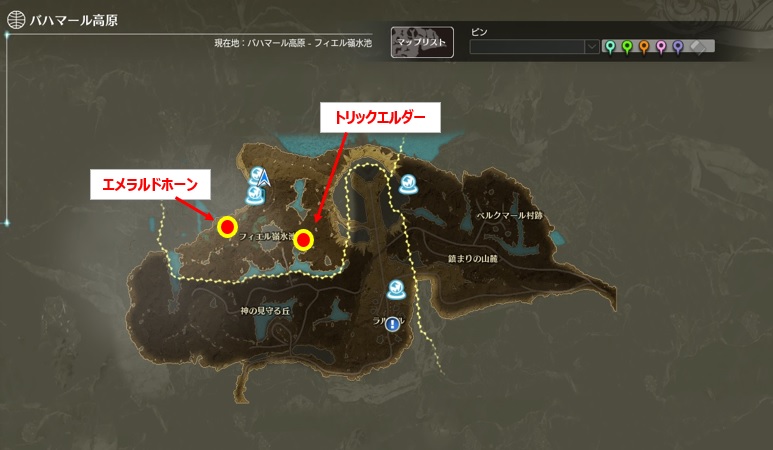Select the cyan map pin

click(610, 46)
